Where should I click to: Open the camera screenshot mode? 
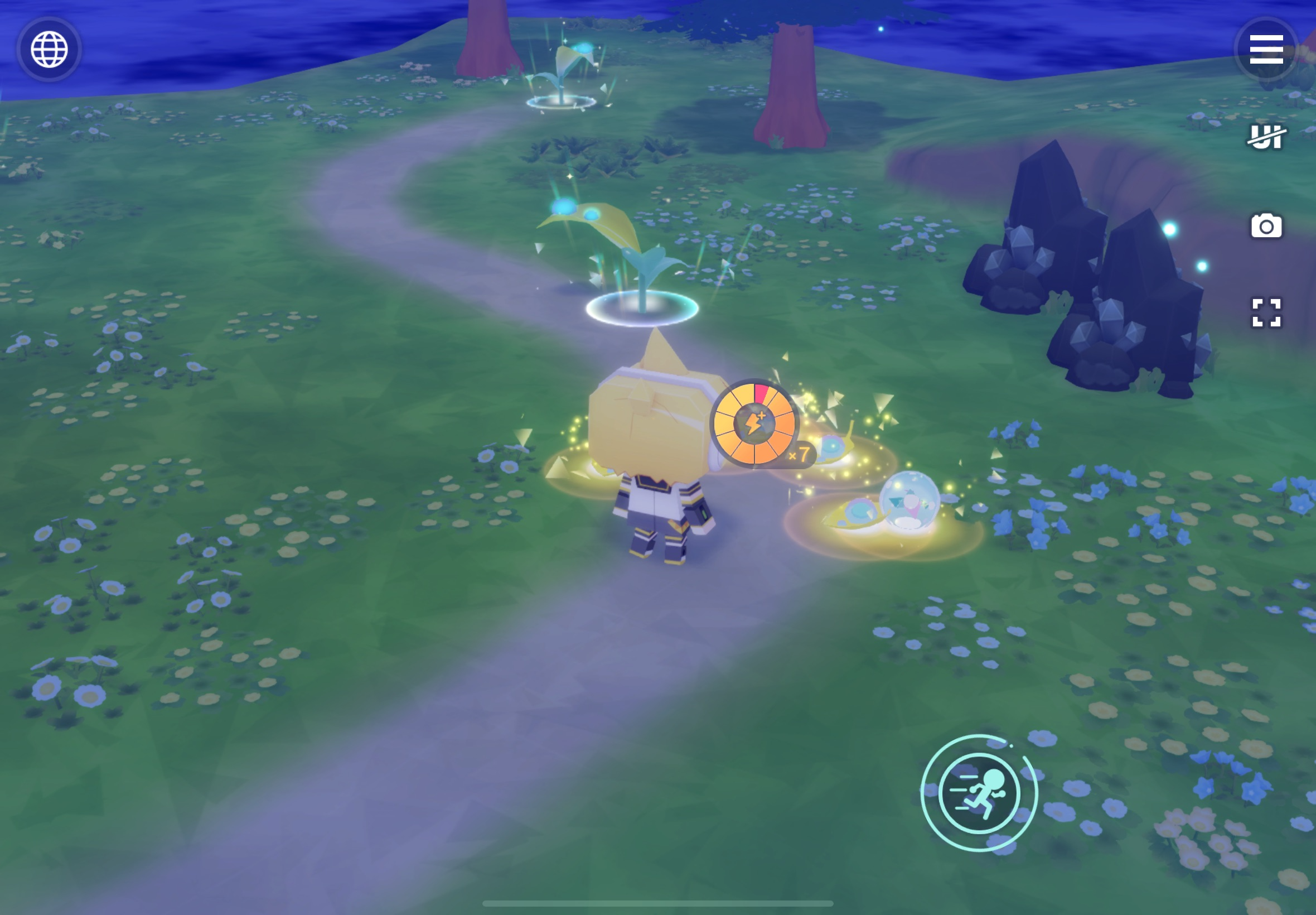pos(1266,226)
